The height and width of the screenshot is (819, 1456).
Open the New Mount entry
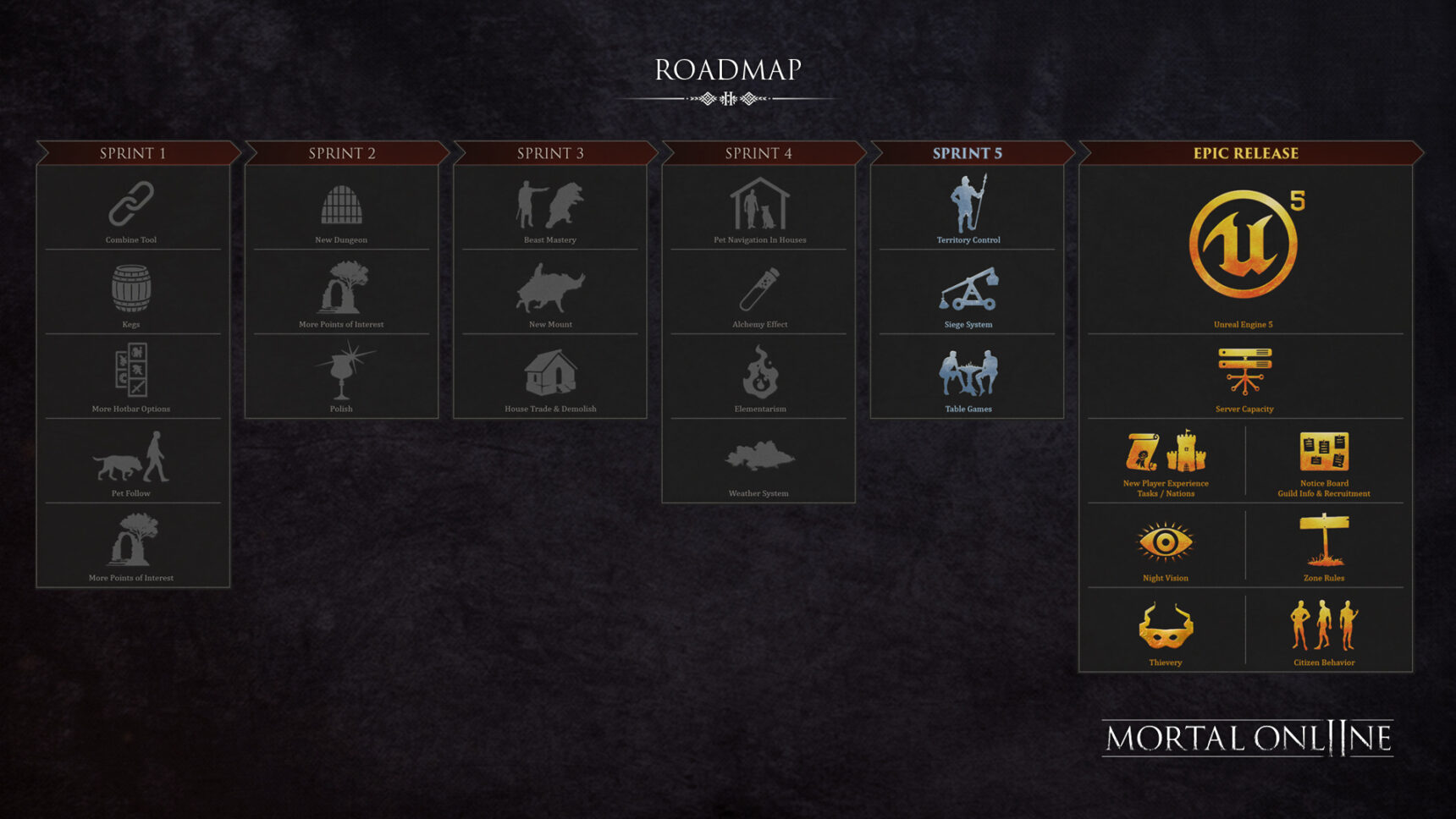pyautogui.click(x=550, y=289)
